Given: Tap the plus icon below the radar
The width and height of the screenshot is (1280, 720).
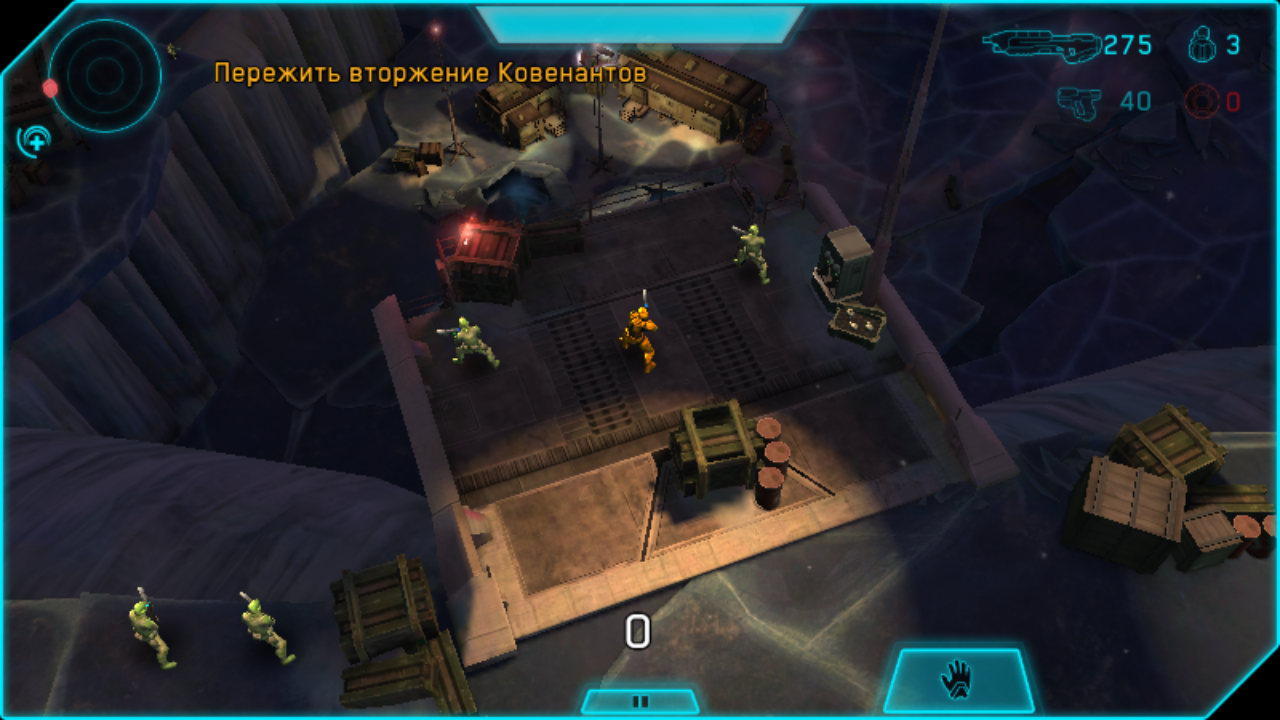Looking at the screenshot, I should click(x=35, y=141).
